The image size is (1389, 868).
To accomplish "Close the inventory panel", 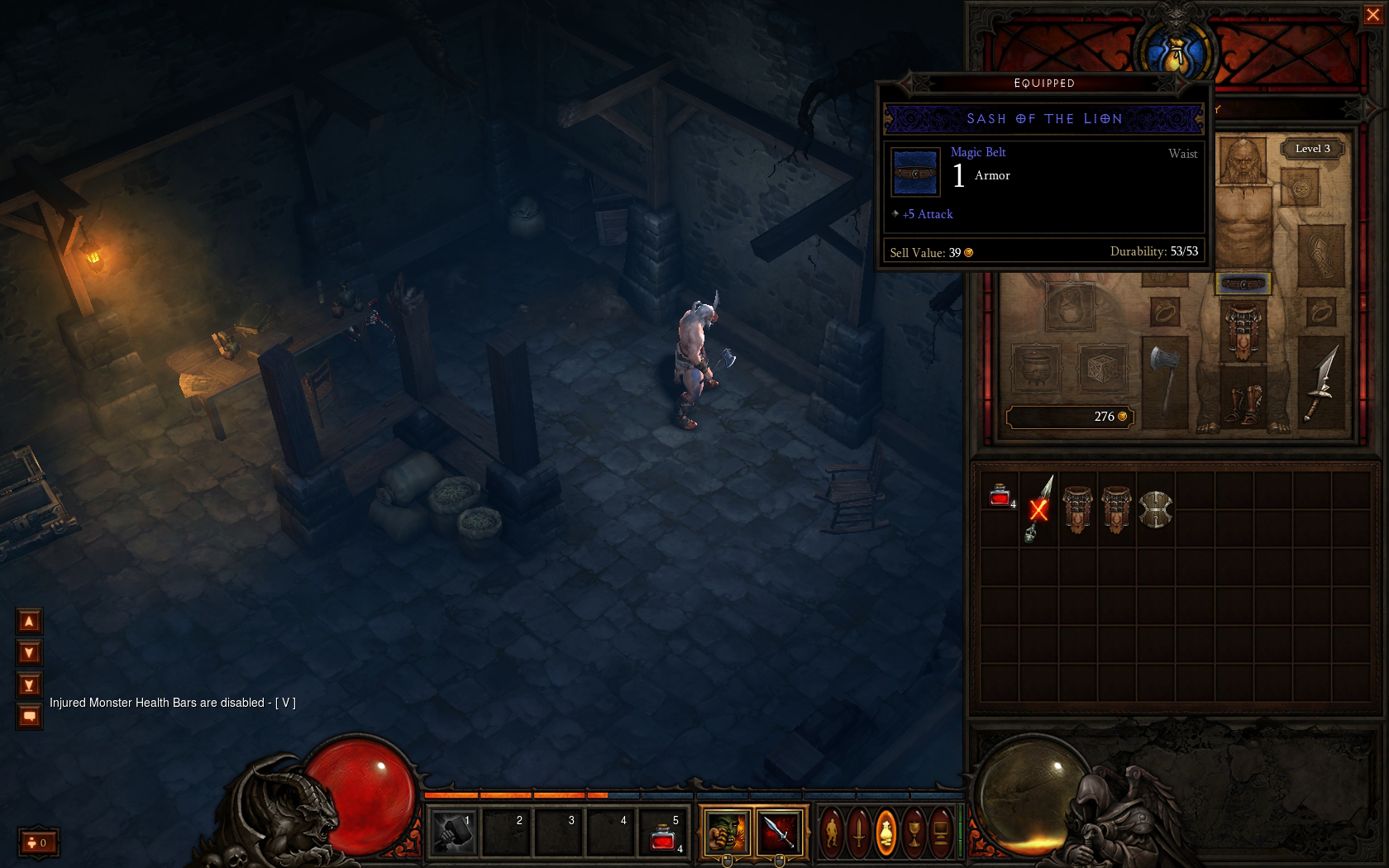I will [x=1372, y=15].
